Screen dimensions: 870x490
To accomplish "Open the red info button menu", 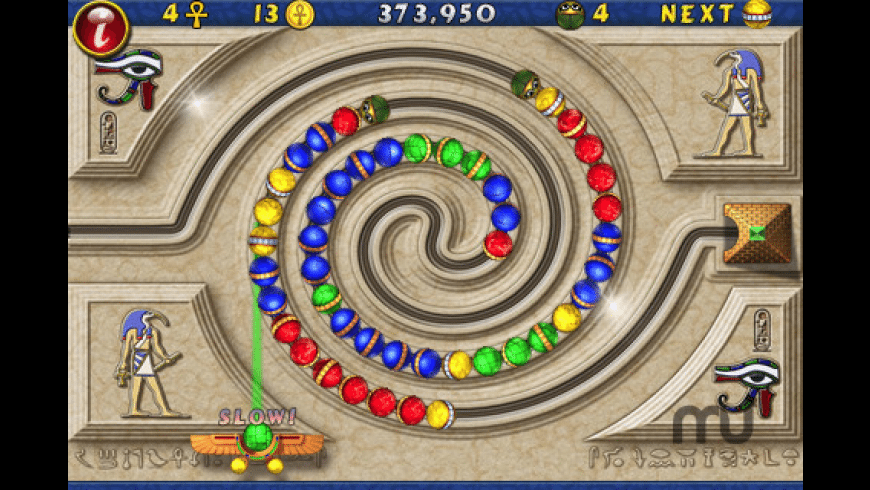I will pos(100,27).
